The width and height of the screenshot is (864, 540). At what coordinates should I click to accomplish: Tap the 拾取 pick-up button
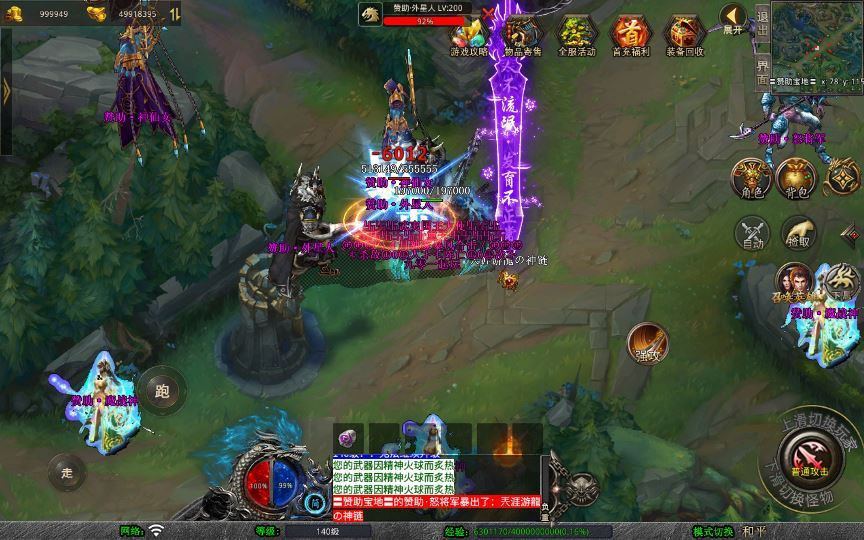(798, 233)
